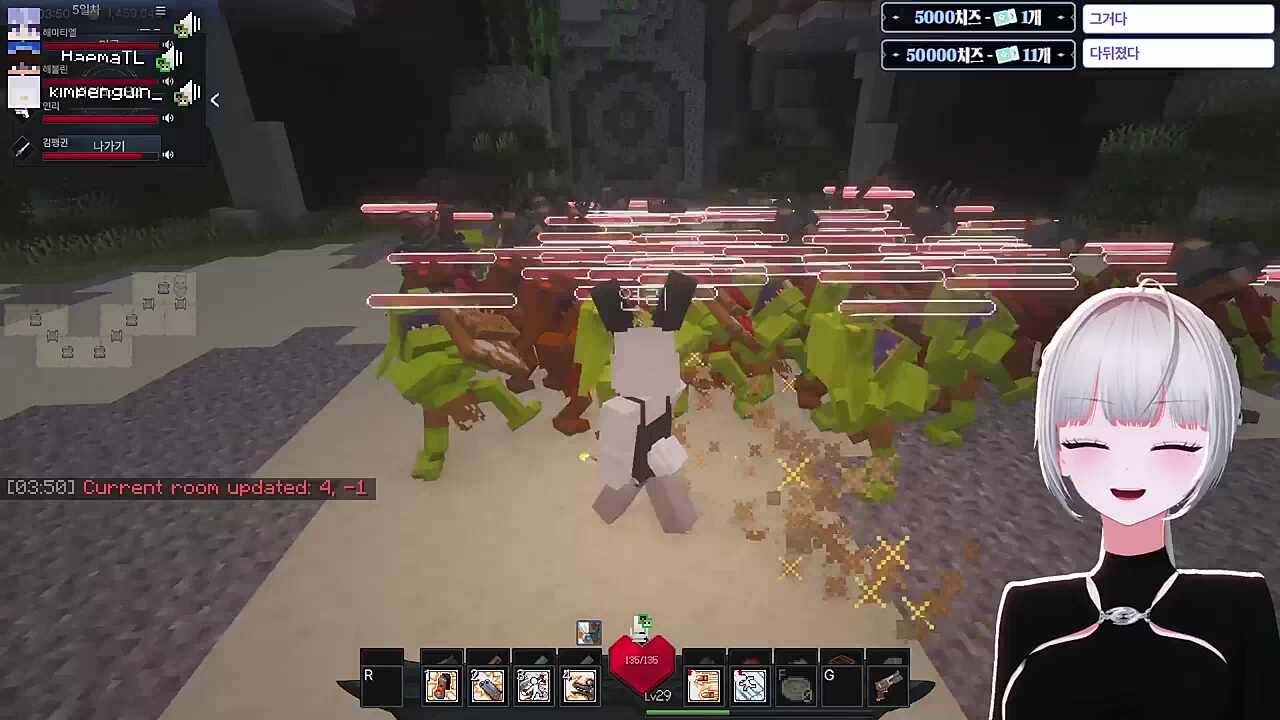Select hotbar slot 2 skill
This screenshot has width=1280, height=720.
(x=487, y=685)
